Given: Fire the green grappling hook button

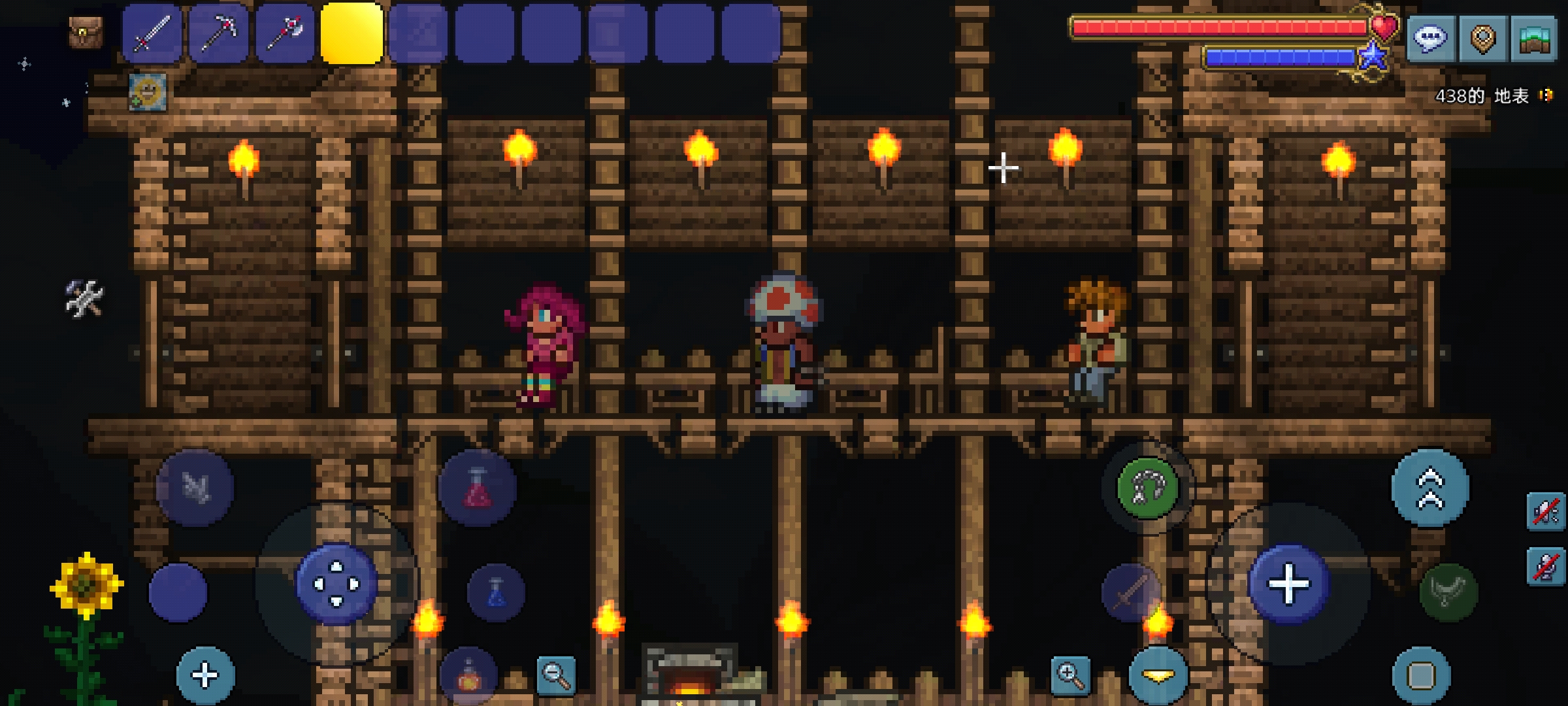Looking at the screenshot, I should coord(1148,488).
